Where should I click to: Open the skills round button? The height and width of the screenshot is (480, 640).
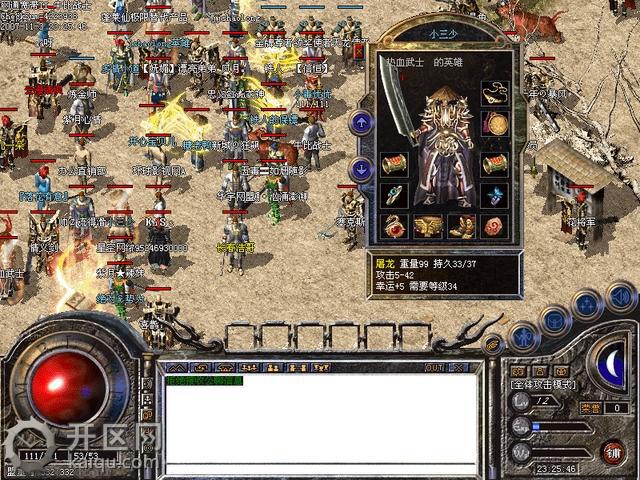click(x=587, y=306)
